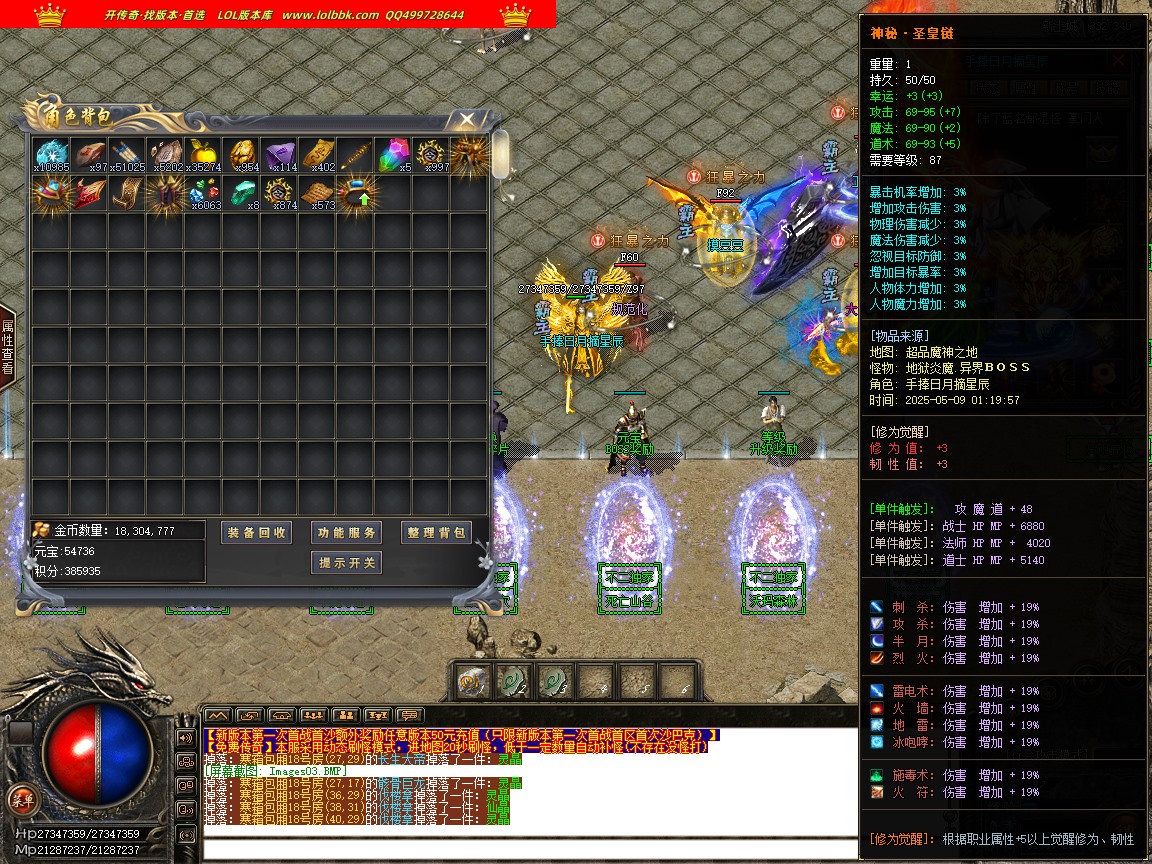The height and width of the screenshot is (864, 1152).
Task: Select the blue scrolls stack x51025
Action: pyautogui.click(x=127, y=155)
